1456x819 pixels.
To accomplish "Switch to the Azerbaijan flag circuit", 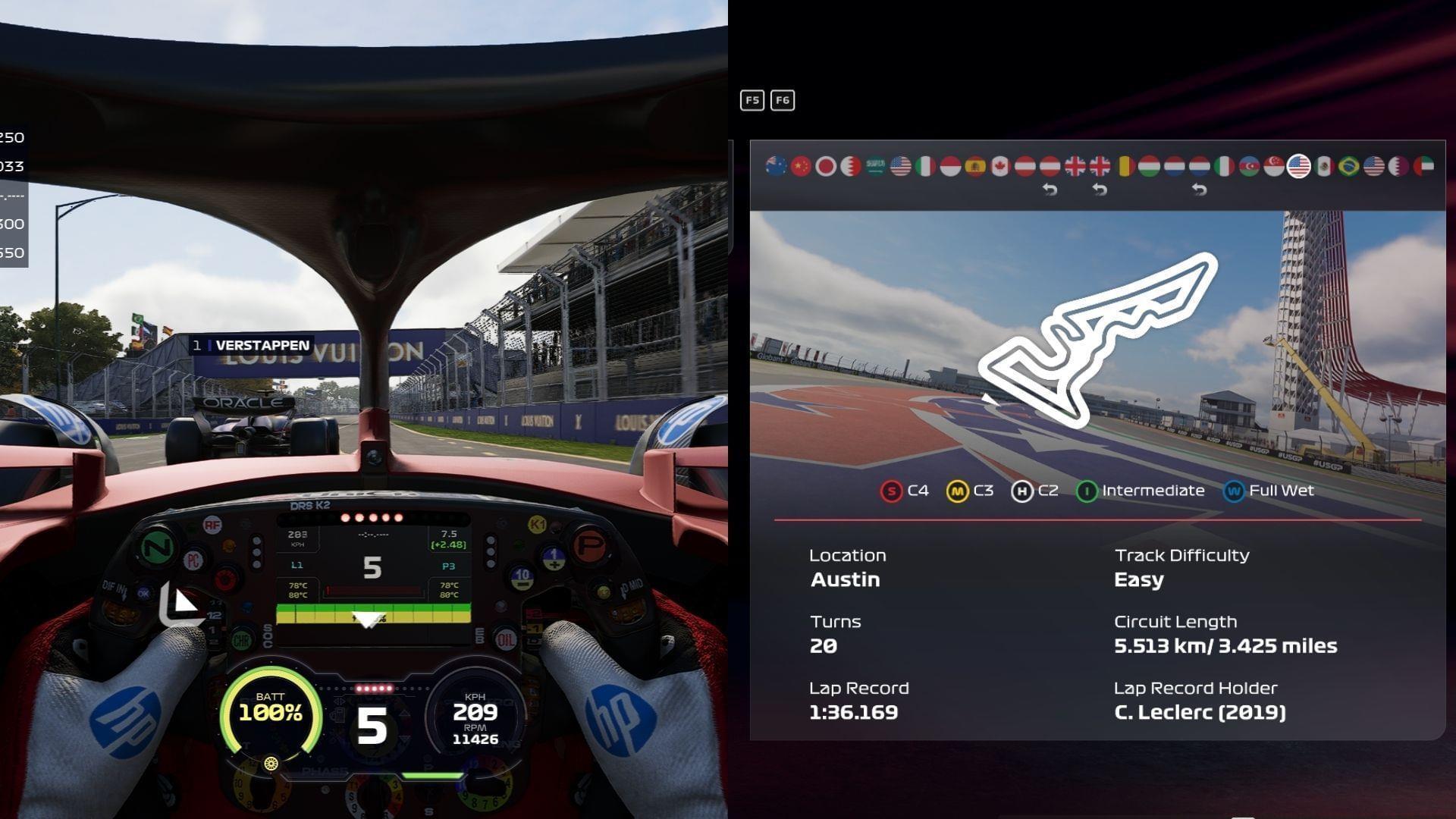I will click(x=1249, y=166).
